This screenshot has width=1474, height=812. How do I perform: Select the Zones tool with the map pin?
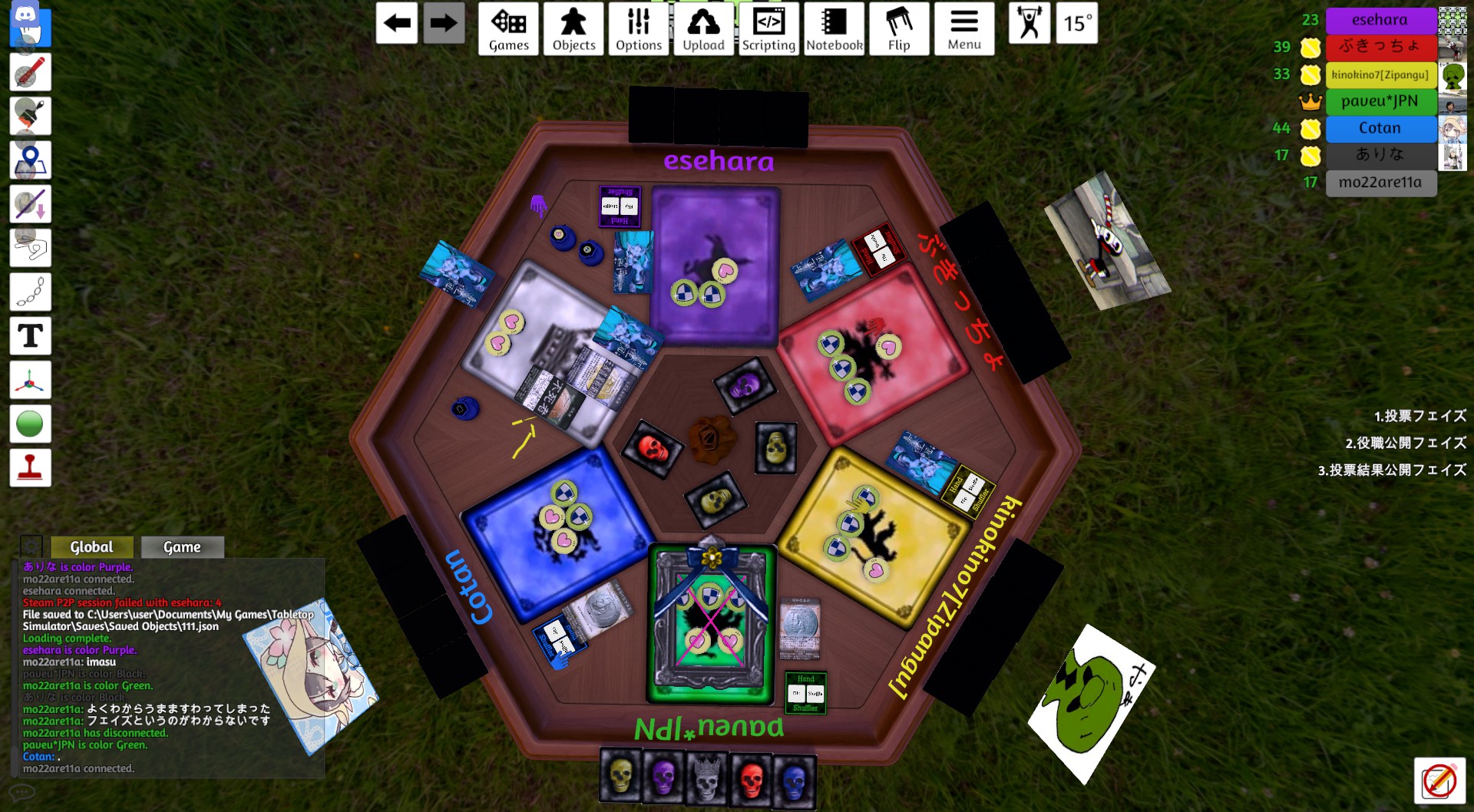point(31,159)
